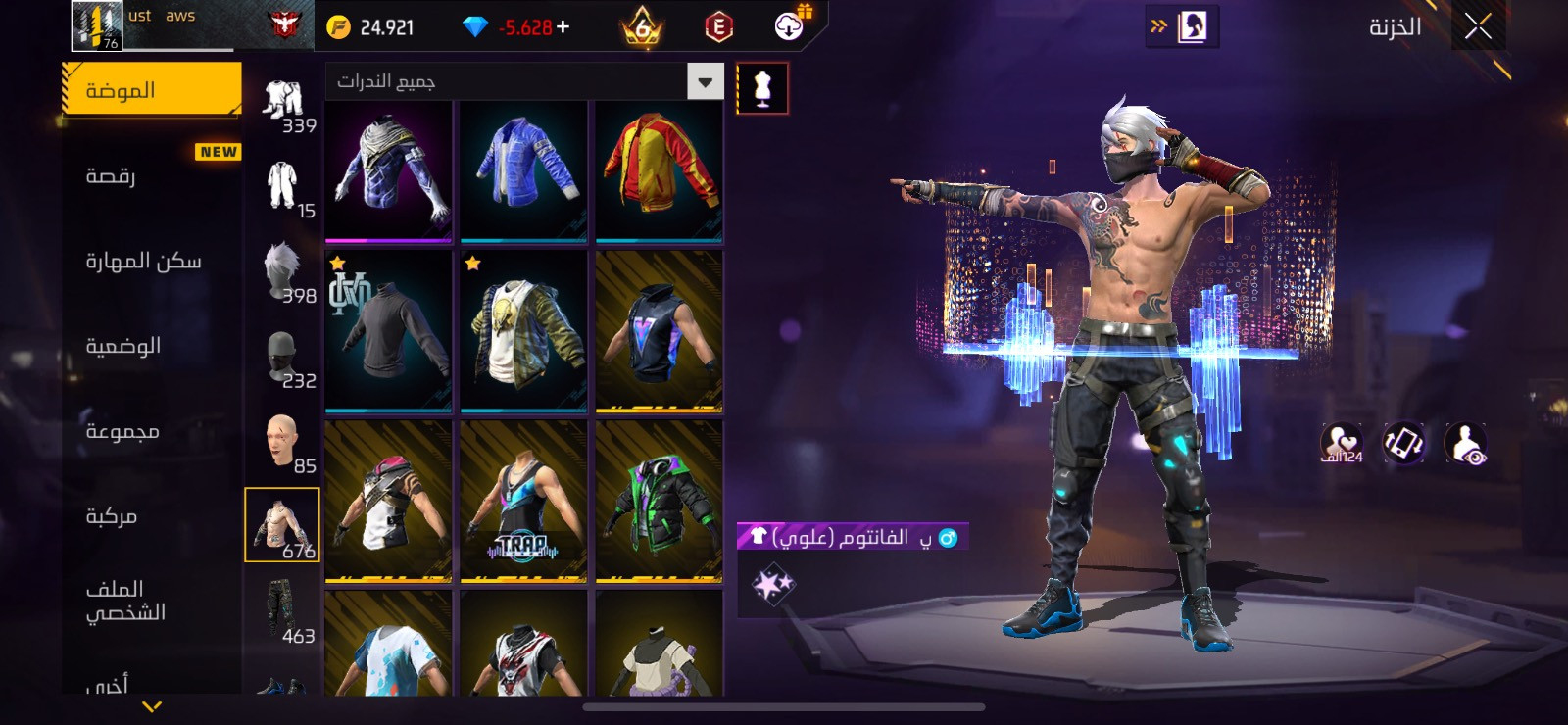
Task: Pick the pants category icon (463)
Action: tap(284, 610)
